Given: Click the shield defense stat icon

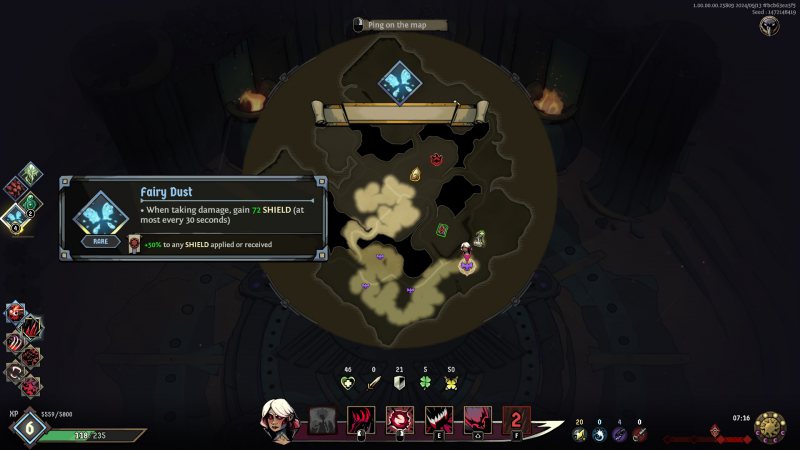Looking at the screenshot, I should [398, 382].
